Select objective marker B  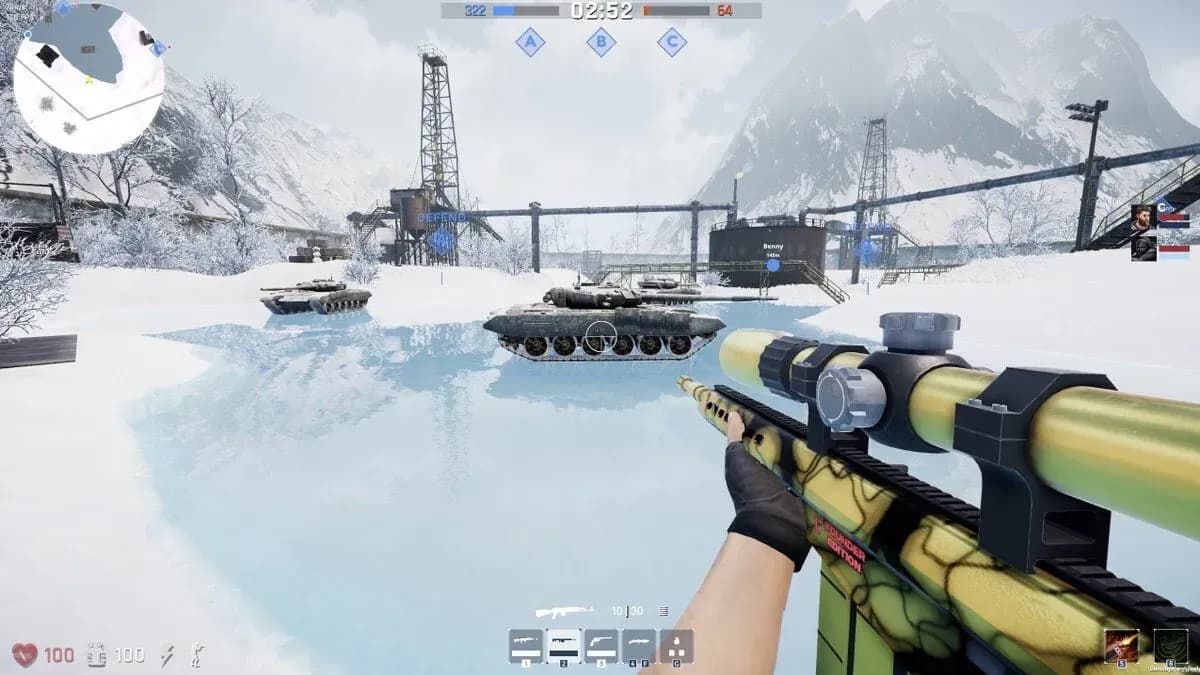pos(601,42)
